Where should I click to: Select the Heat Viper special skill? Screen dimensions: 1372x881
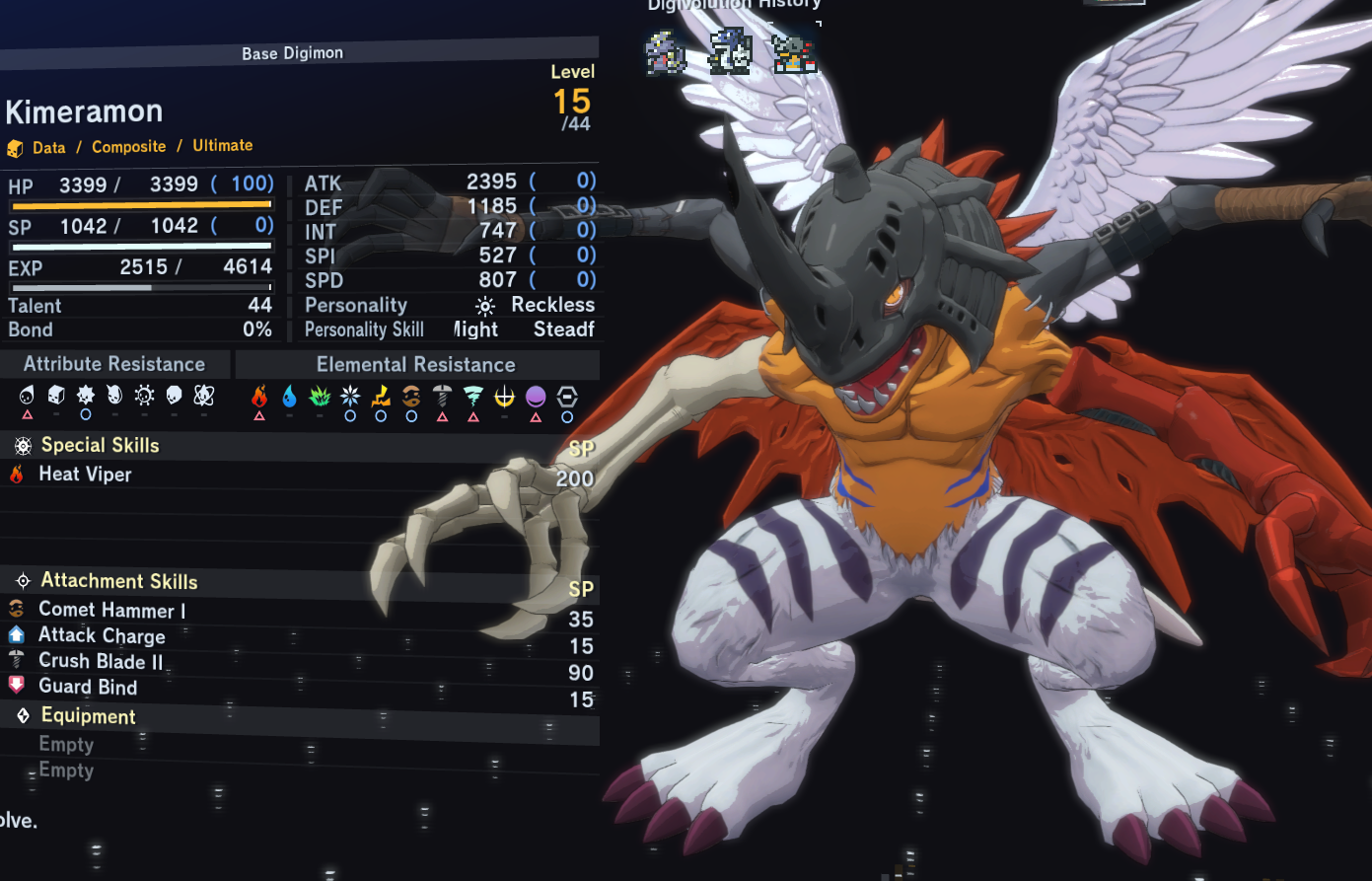(x=85, y=475)
